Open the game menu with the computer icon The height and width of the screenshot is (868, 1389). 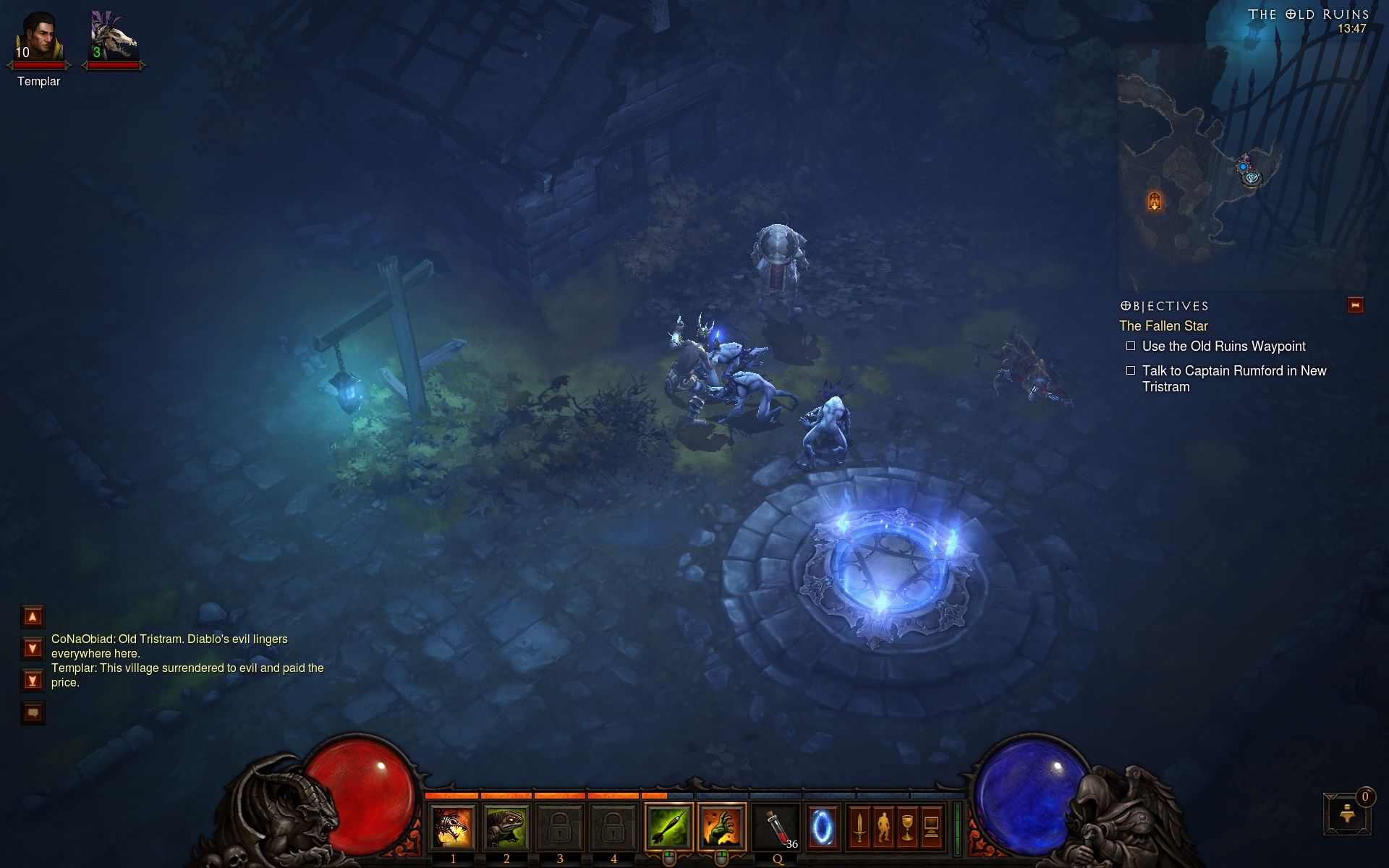coord(931,827)
